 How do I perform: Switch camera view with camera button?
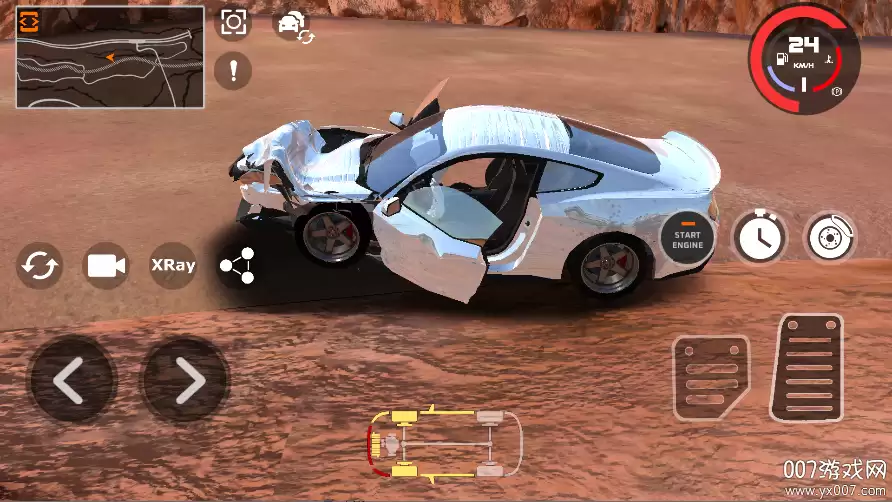click(x=105, y=266)
